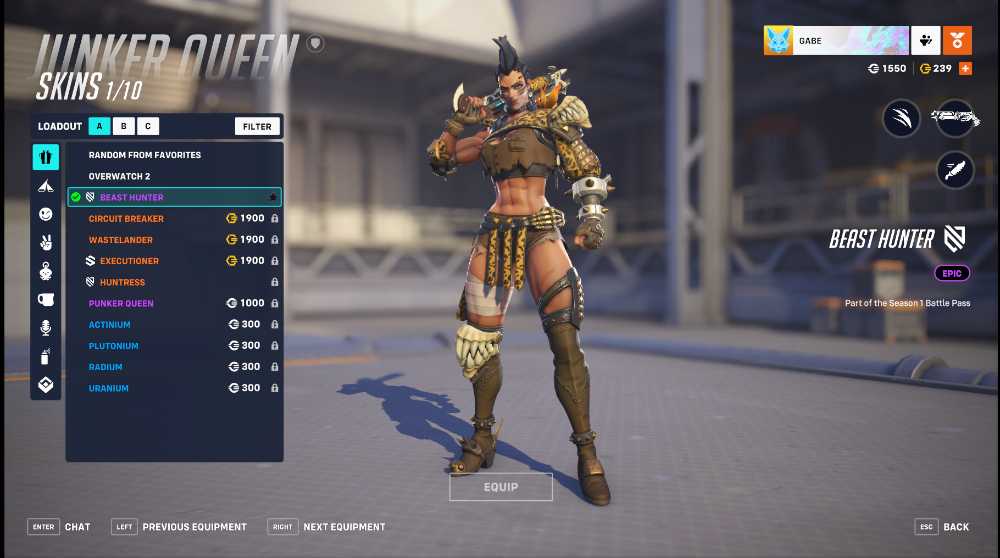The height and width of the screenshot is (558, 1000).
Task: Select the Executioner skin entry
Action: point(129,261)
